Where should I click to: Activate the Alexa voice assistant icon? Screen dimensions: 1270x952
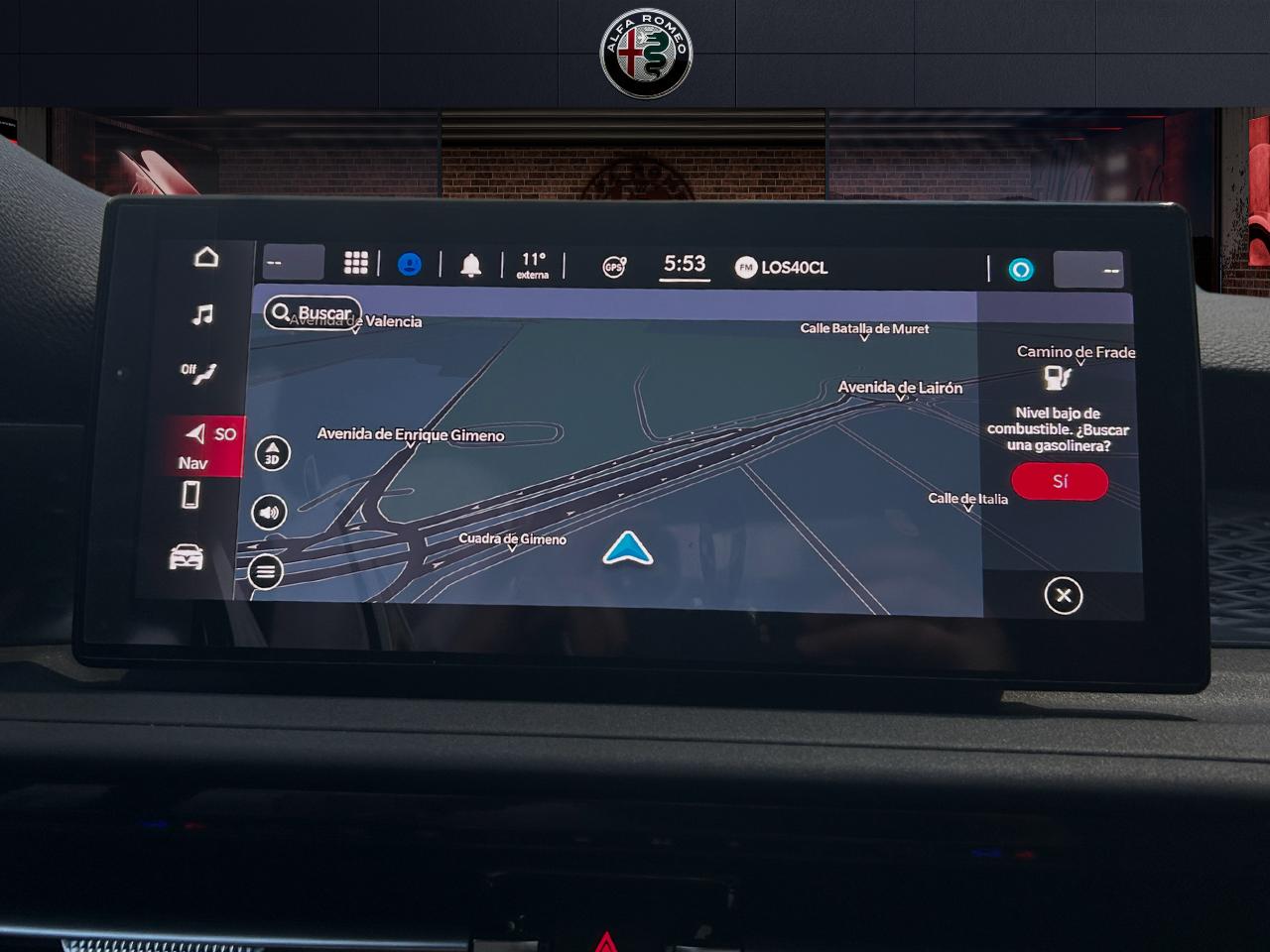tap(1021, 270)
